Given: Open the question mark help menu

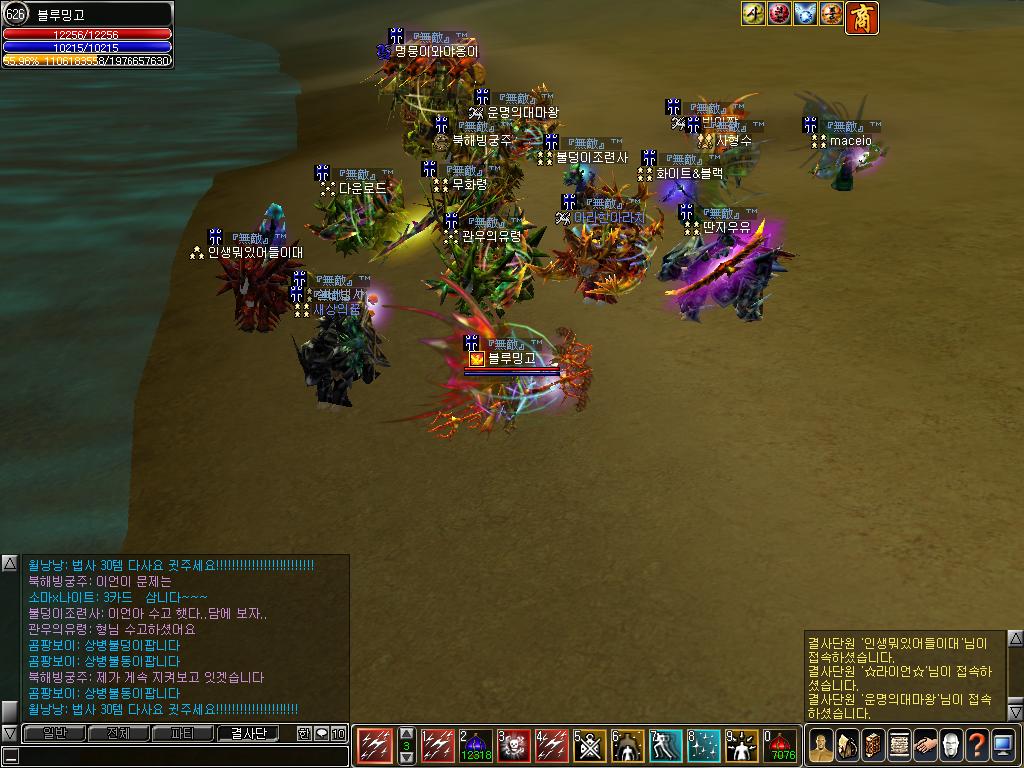Looking at the screenshot, I should (x=977, y=745).
